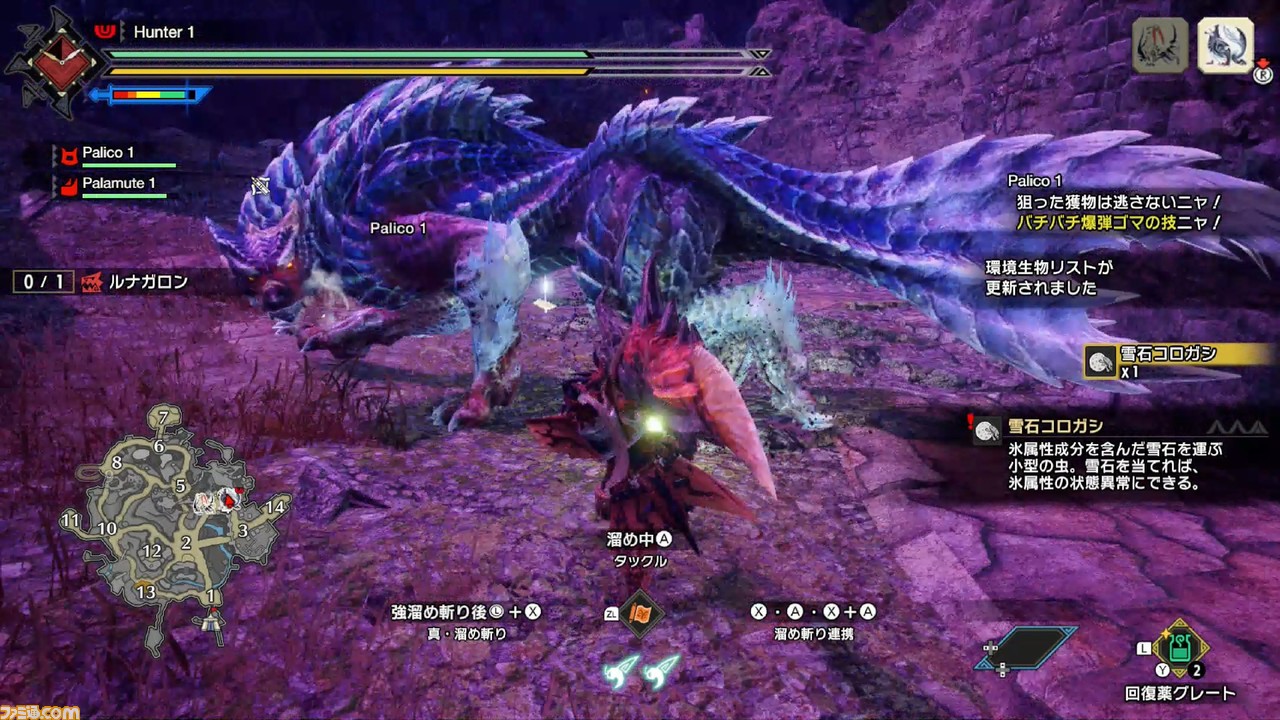This screenshot has height=720, width=1280.
Task: Select the white Lunagaron monster icon
Action: [1225, 45]
